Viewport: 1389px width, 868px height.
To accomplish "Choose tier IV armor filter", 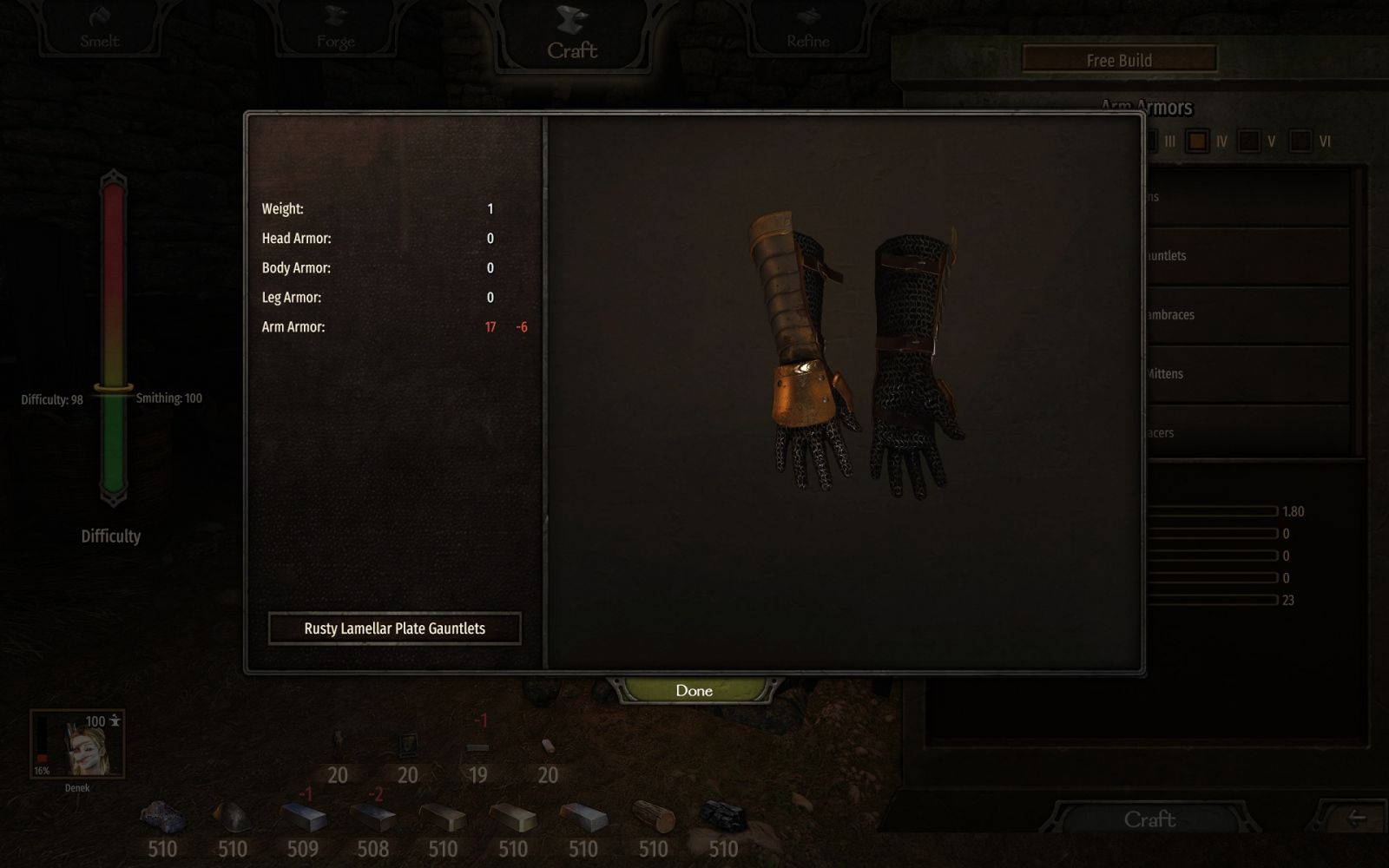I will pos(1198,141).
